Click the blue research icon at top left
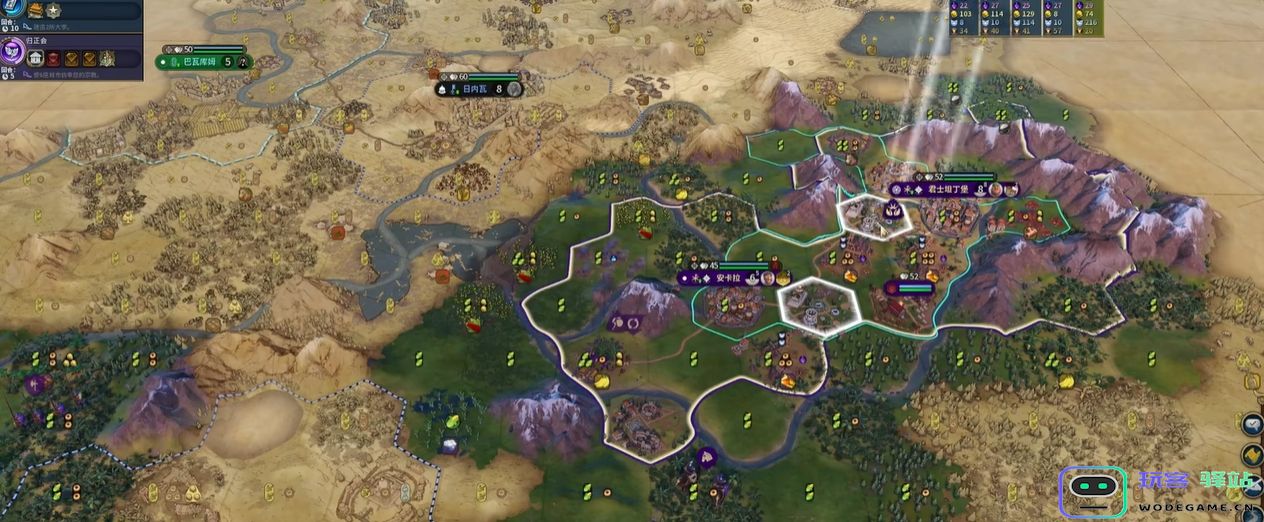The width and height of the screenshot is (1264, 522). pos(12,8)
